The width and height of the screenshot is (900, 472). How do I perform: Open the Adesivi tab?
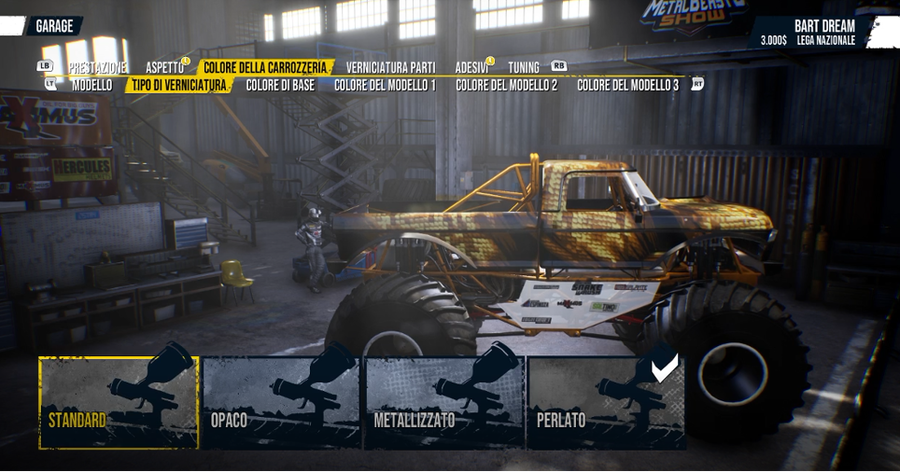(472, 67)
